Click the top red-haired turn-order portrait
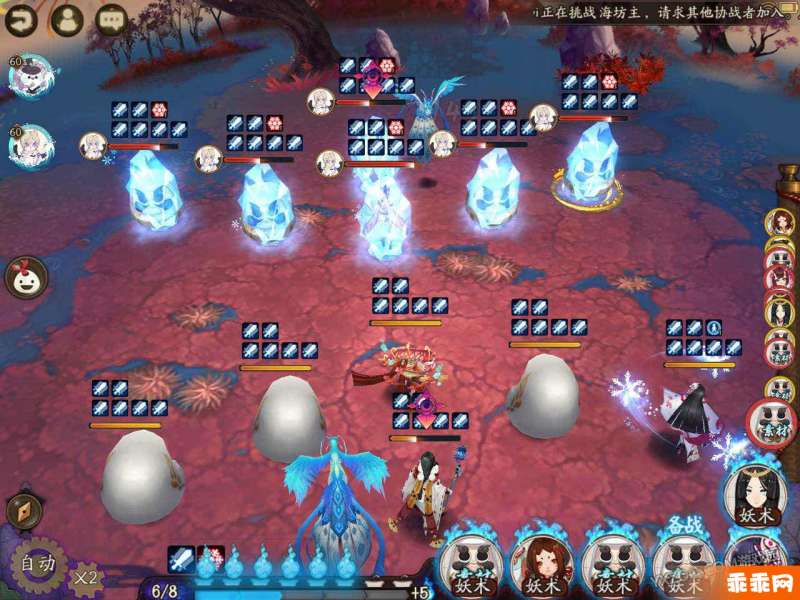800x600 pixels. [x=779, y=224]
